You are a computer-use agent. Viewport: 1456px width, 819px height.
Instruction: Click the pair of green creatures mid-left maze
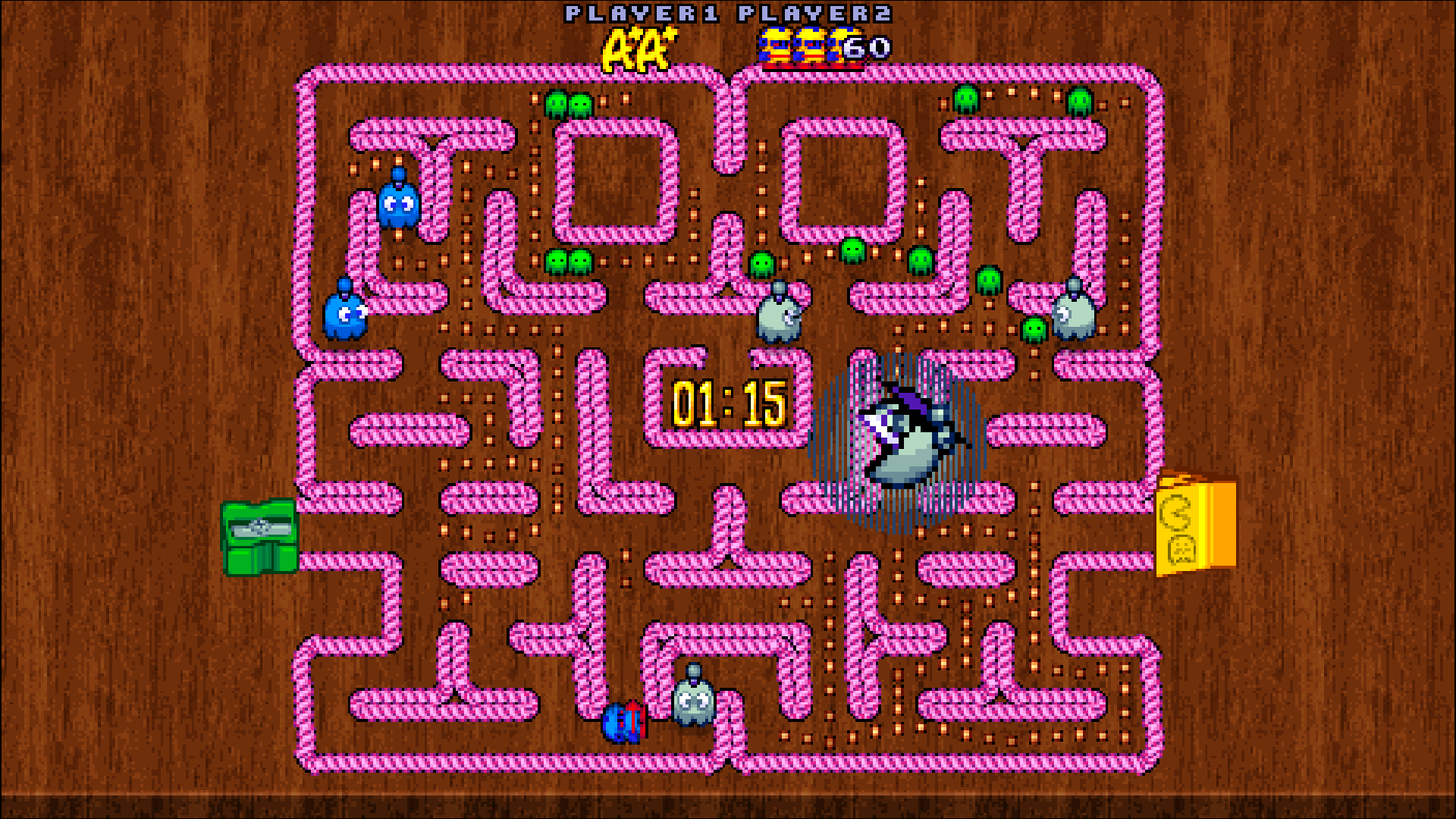[569, 262]
